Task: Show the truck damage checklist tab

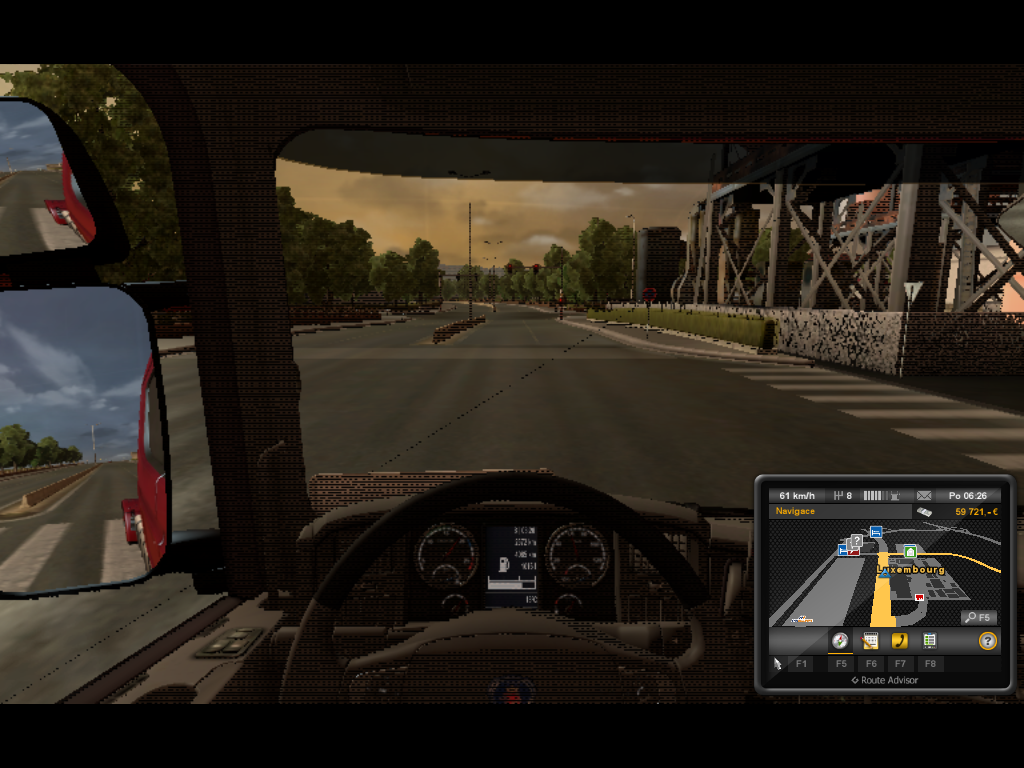Action: point(929,641)
